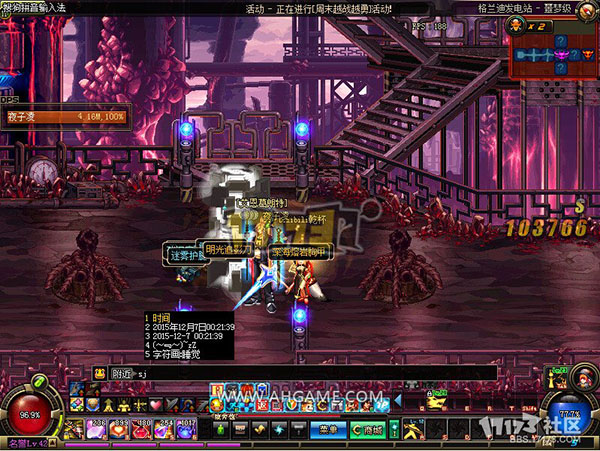Open the dungeon minimap panel
This screenshot has height=451, width=600.
coord(556,53)
